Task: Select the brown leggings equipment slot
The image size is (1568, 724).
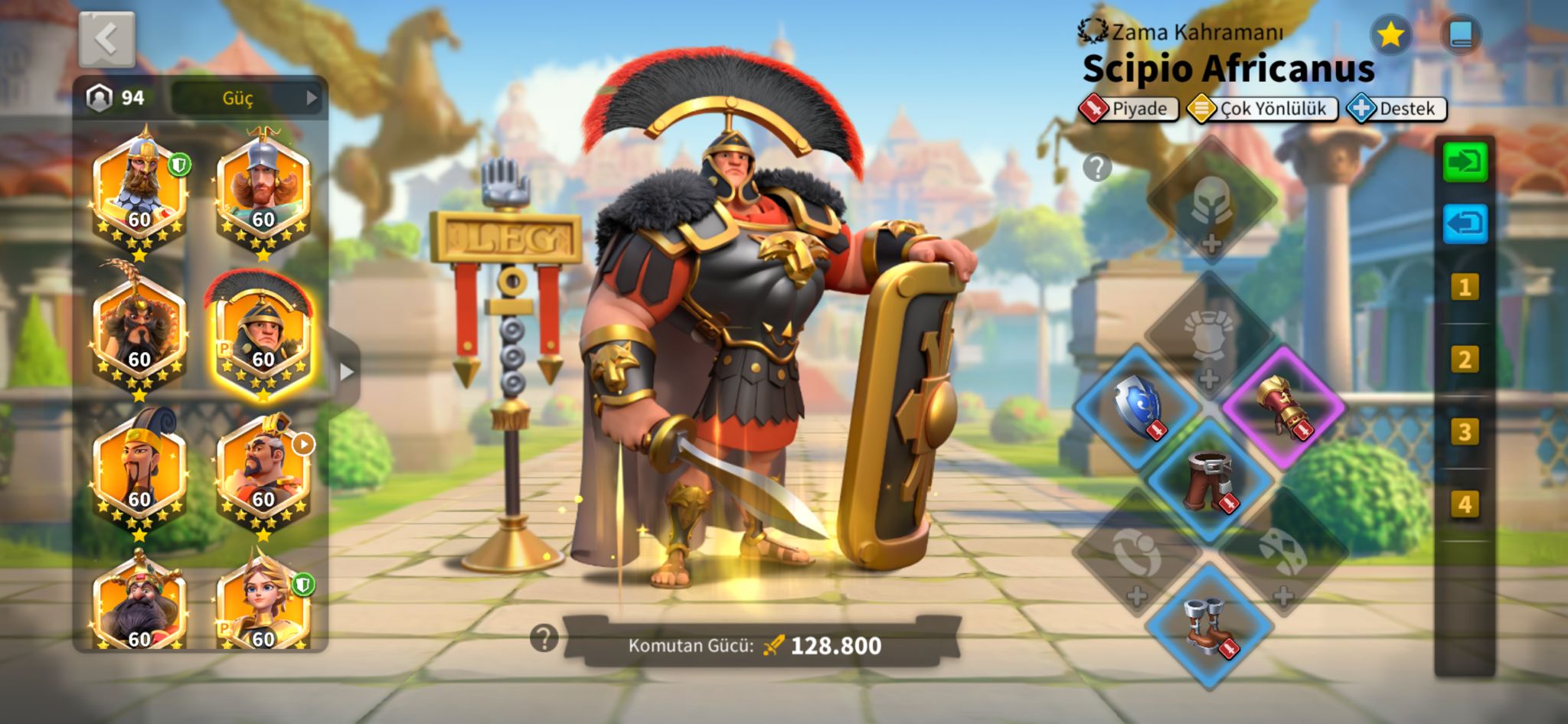Action: (1210, 480)
